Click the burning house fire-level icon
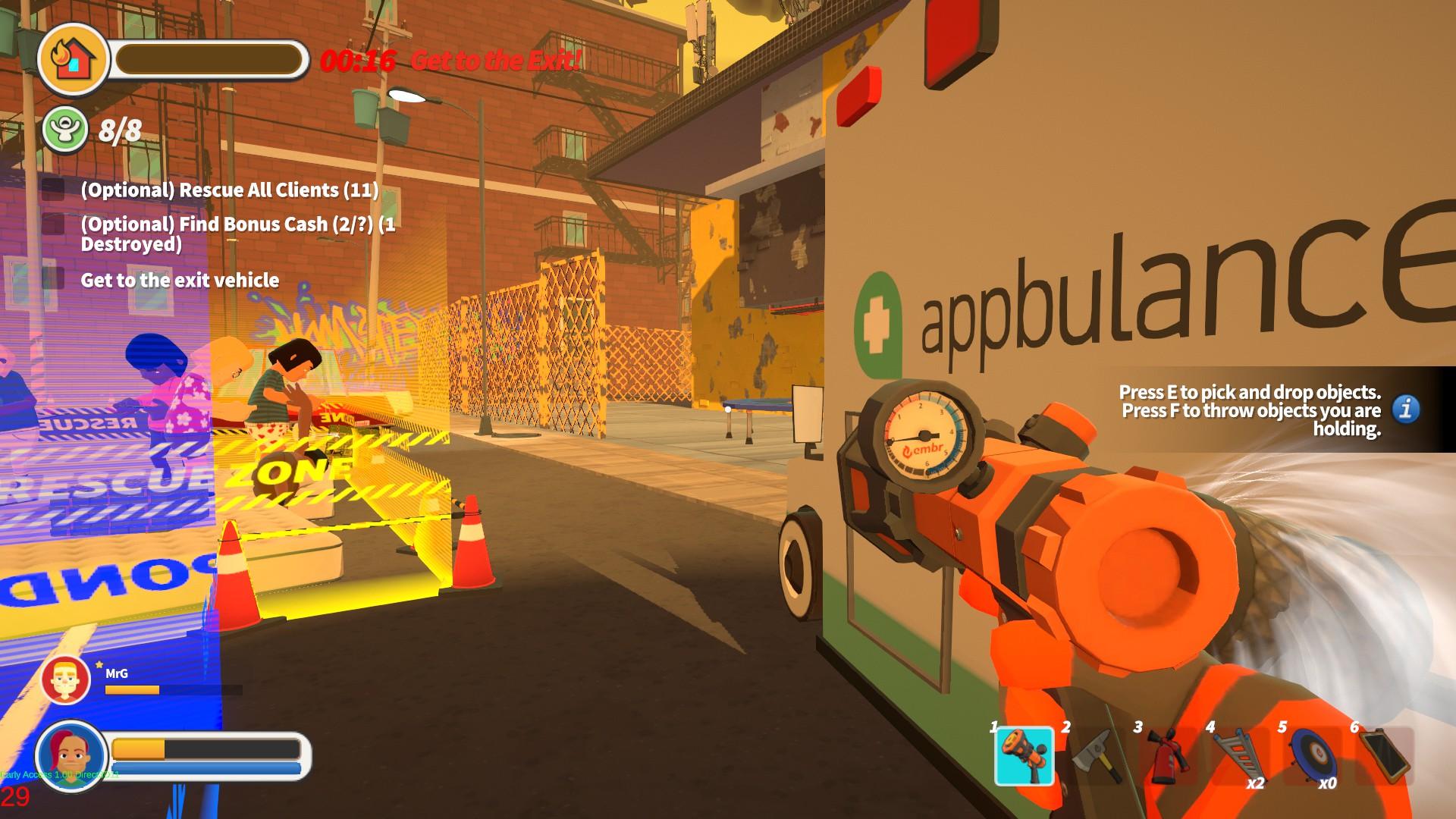Image resolution: width=1456 pixels, height=819 pixels. 74,59
